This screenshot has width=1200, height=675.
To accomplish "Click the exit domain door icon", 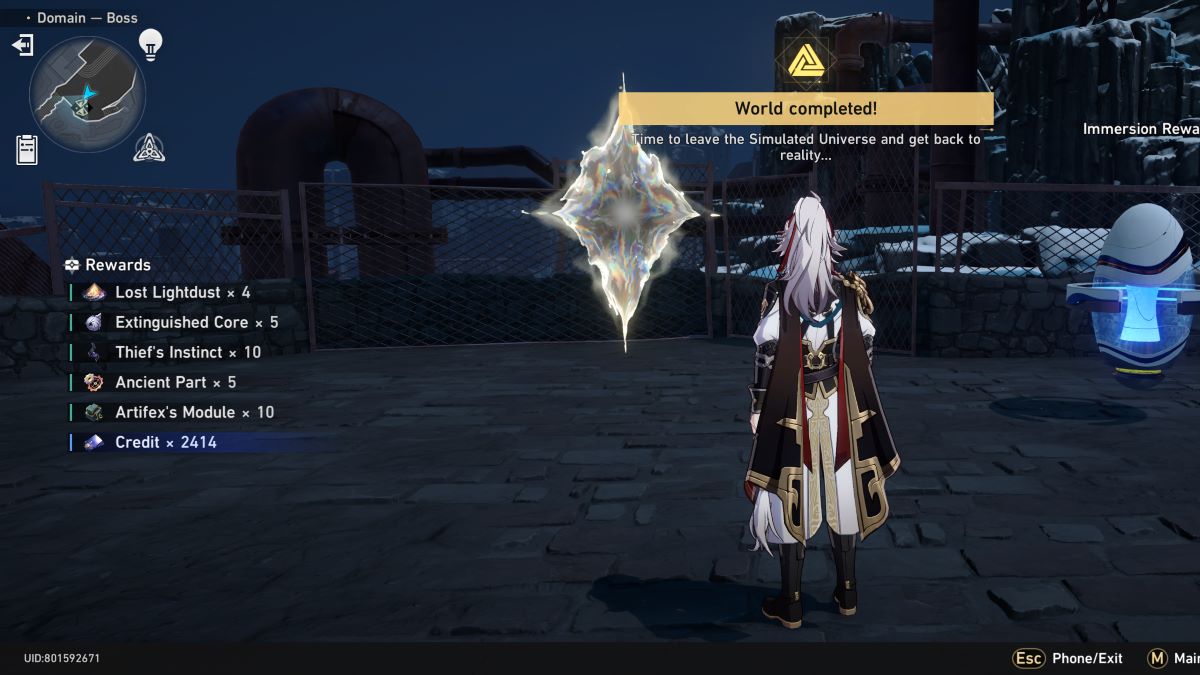I will point(22,45).
